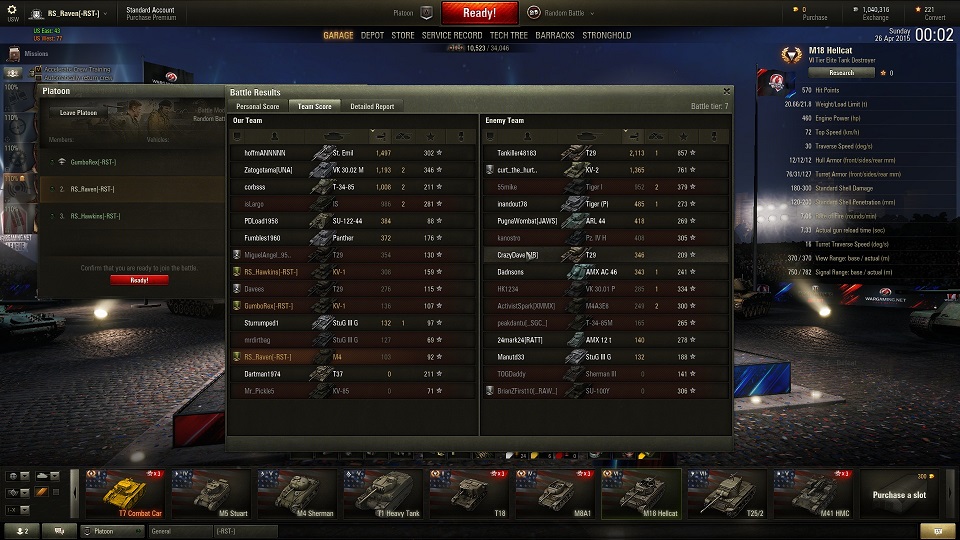Screen dimensions: 960x540
Task: Open the Tech Tree menu
Action: click(509, 35)
